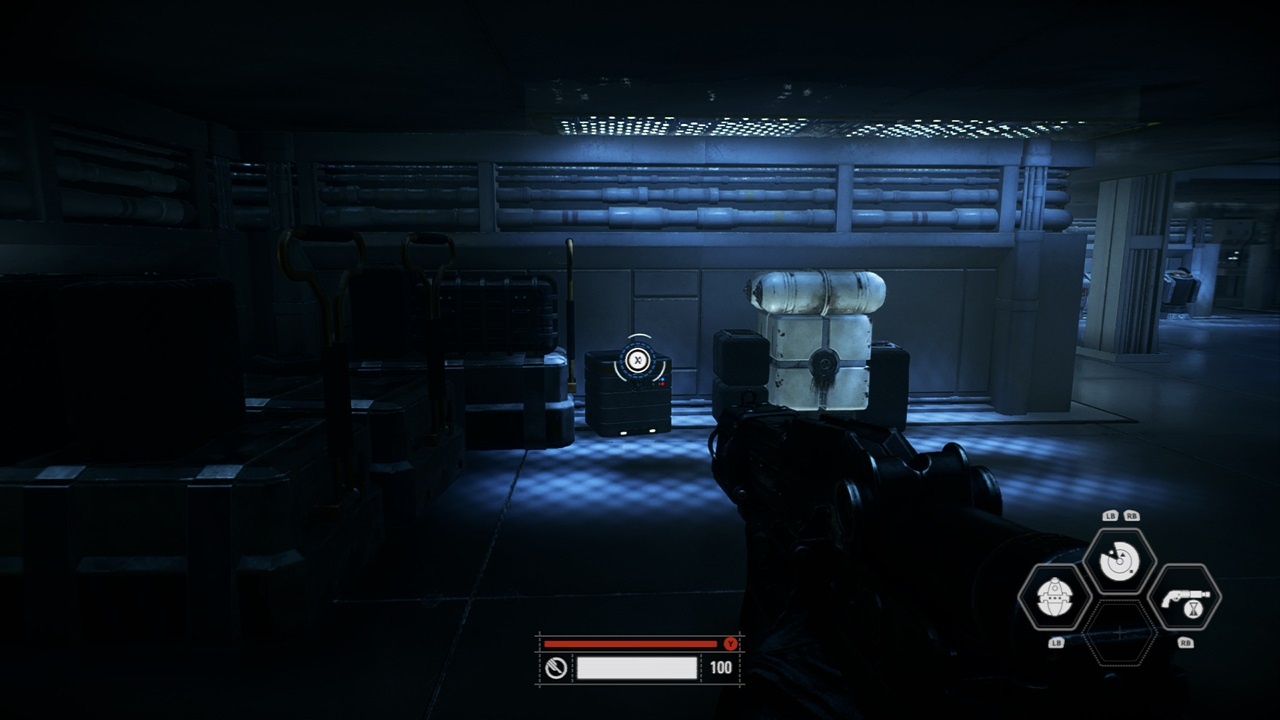Screen dimensions: 1280x720
Task: Click the curved brackets around the interact circle
Action: (618, 372)
